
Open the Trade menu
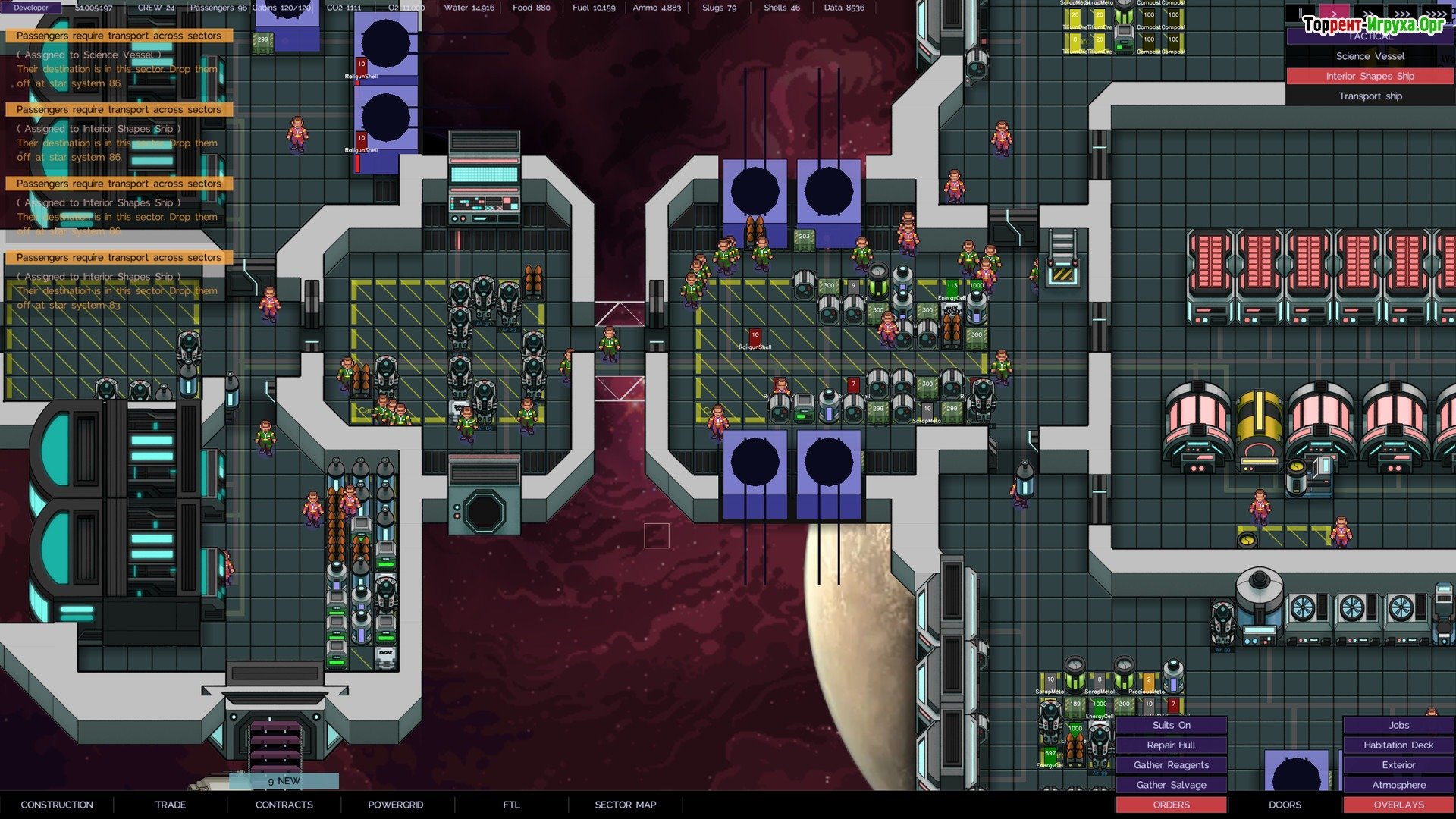(171, 805)
